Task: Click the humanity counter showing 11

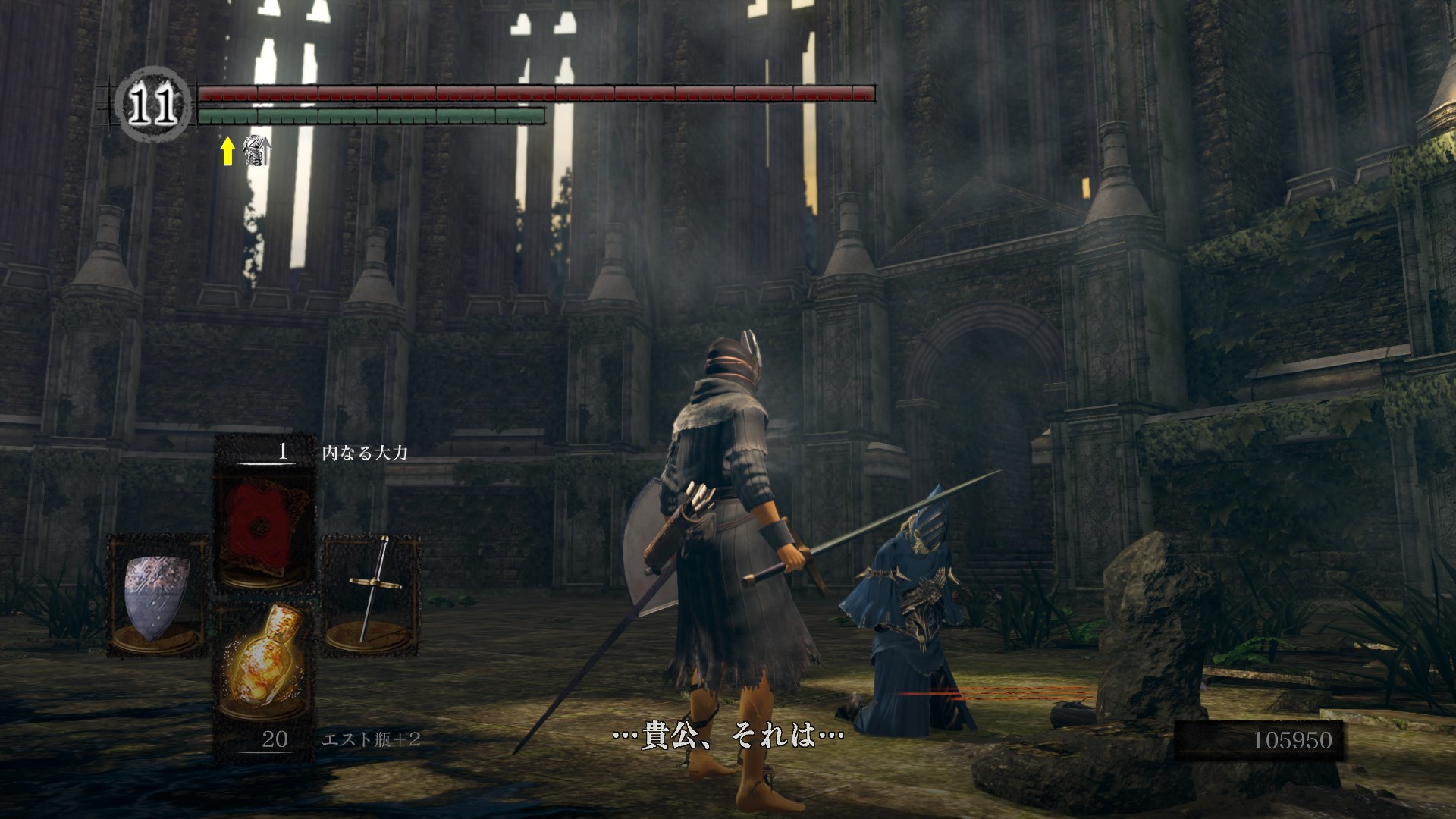Action: point(152,107)
